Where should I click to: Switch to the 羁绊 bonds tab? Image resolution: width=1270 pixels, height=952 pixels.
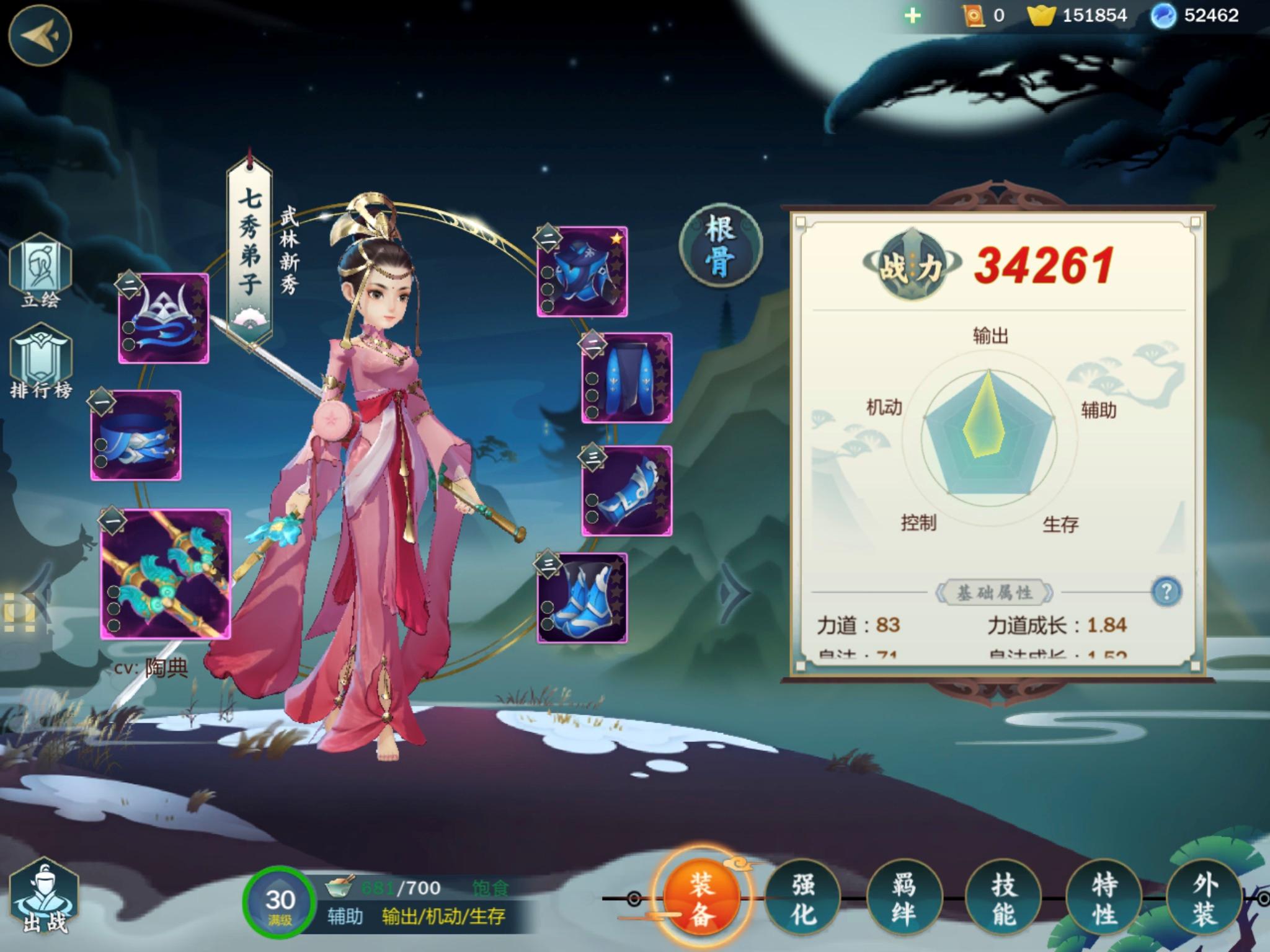[x=904, y=897]
